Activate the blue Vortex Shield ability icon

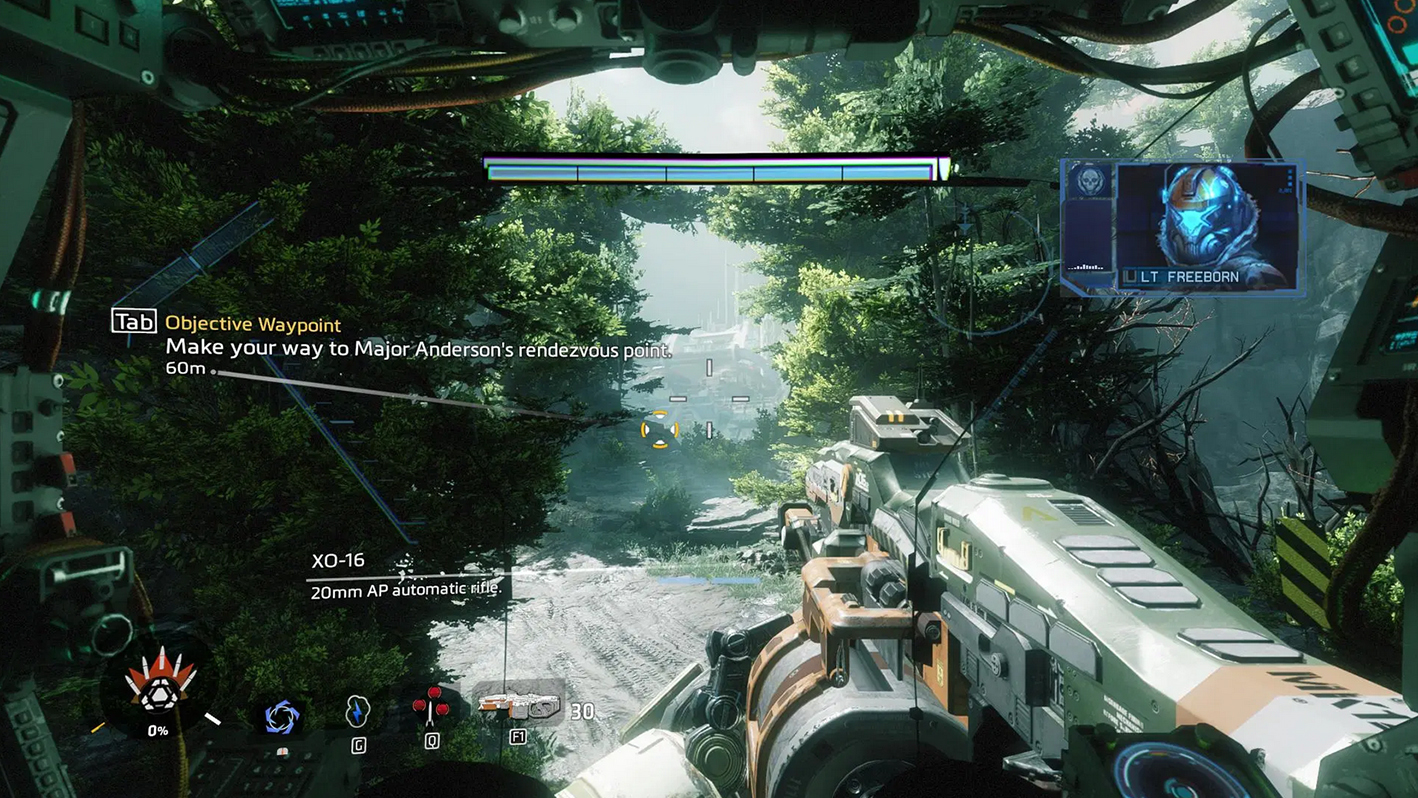pyautogui.click(x=281, y=717)
